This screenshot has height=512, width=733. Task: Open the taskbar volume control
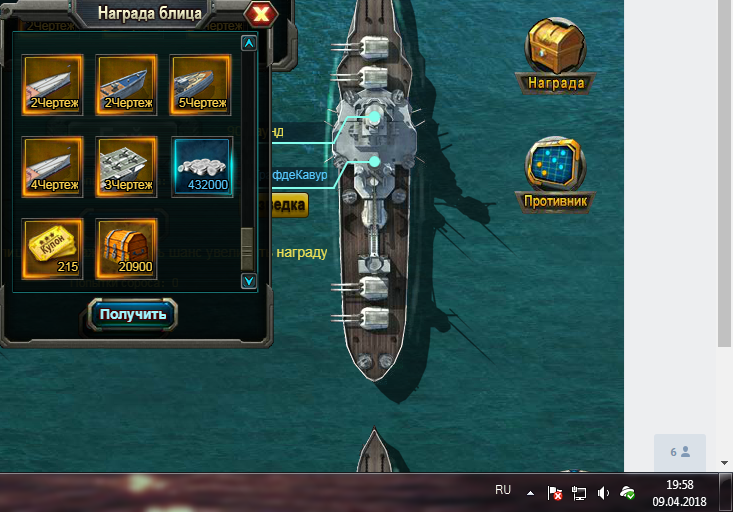click(603, 493)
